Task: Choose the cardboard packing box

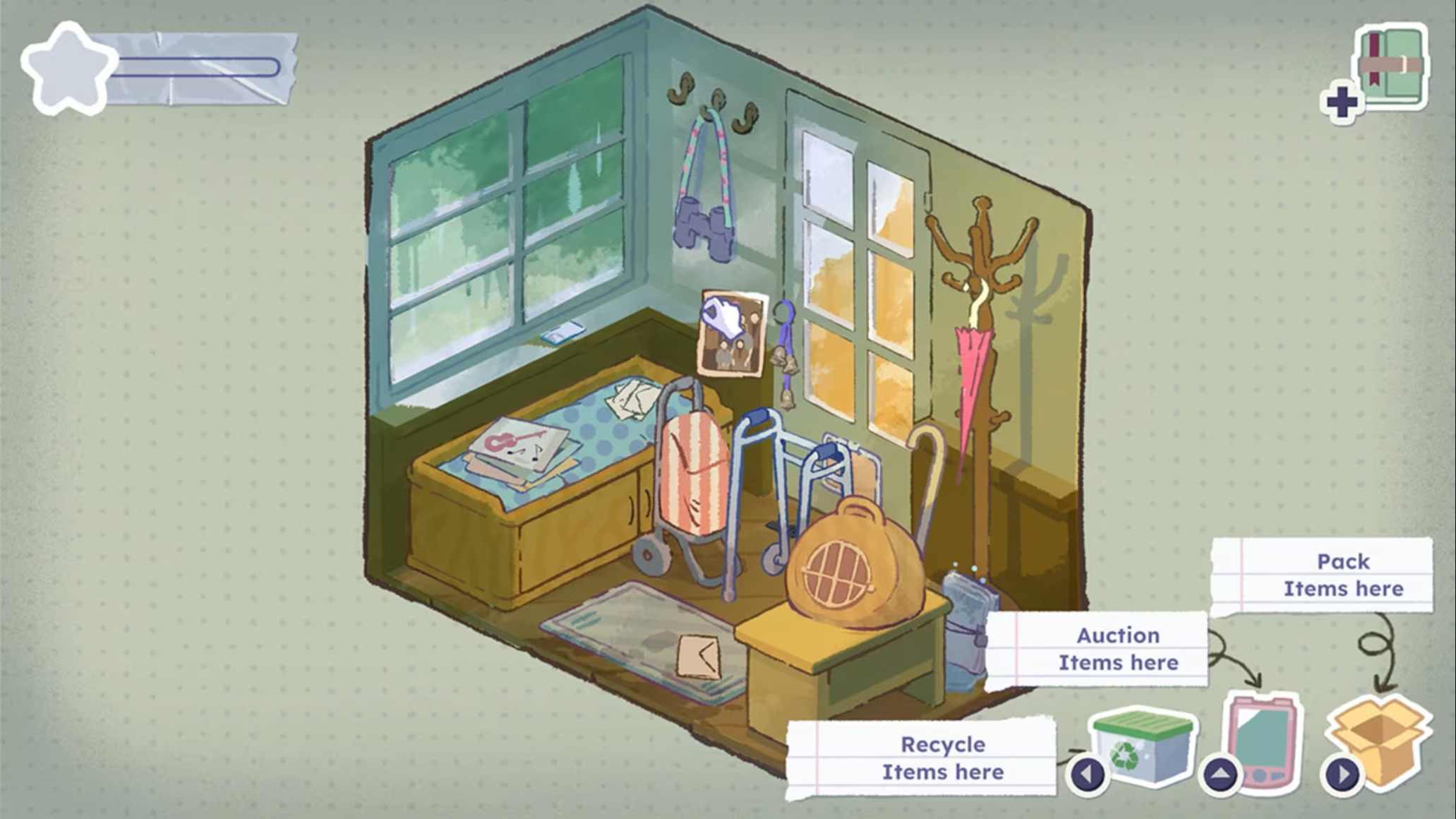Action: [1380, 737]
